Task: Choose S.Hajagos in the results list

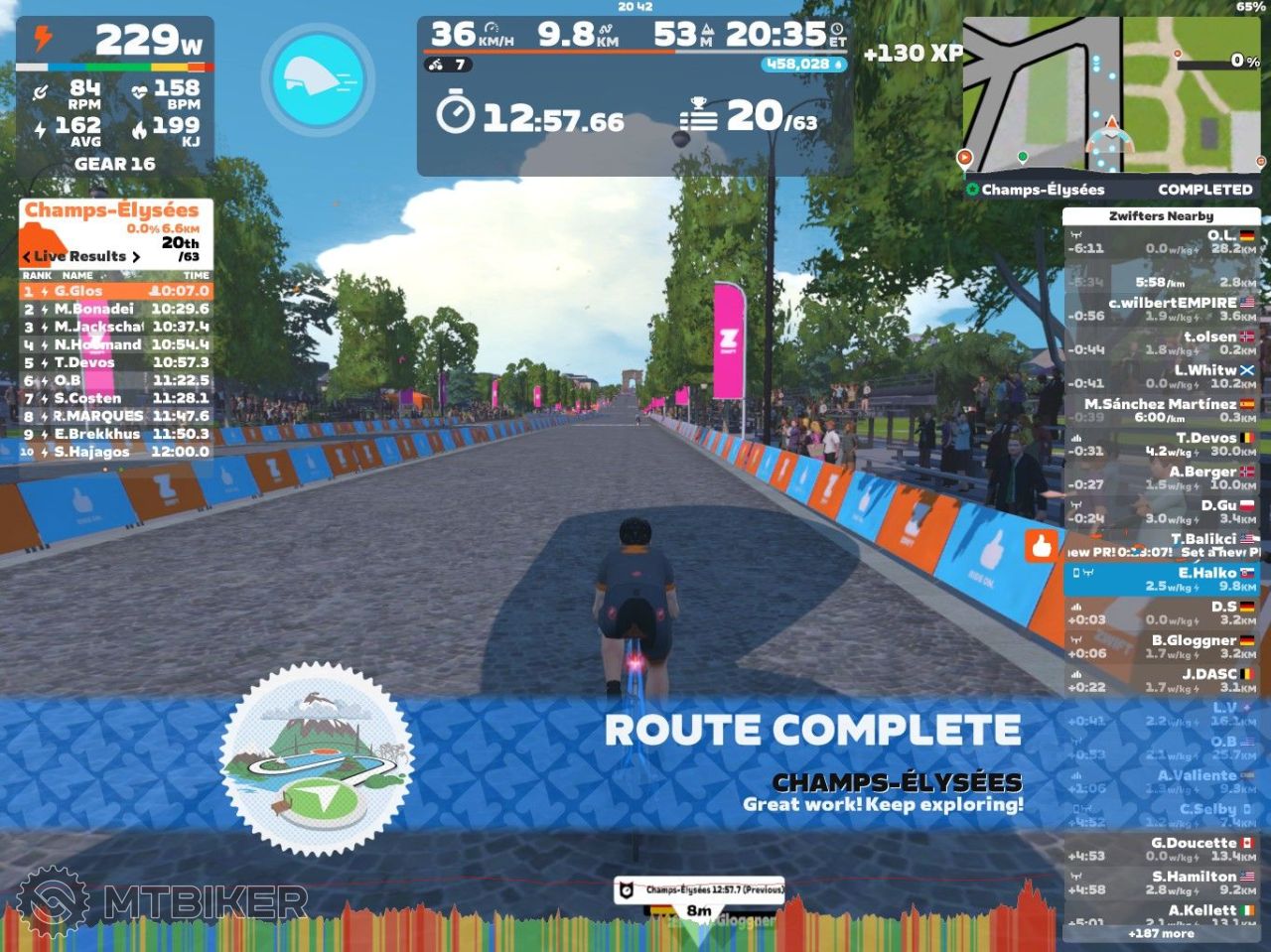Action: (x=115, y=452)
